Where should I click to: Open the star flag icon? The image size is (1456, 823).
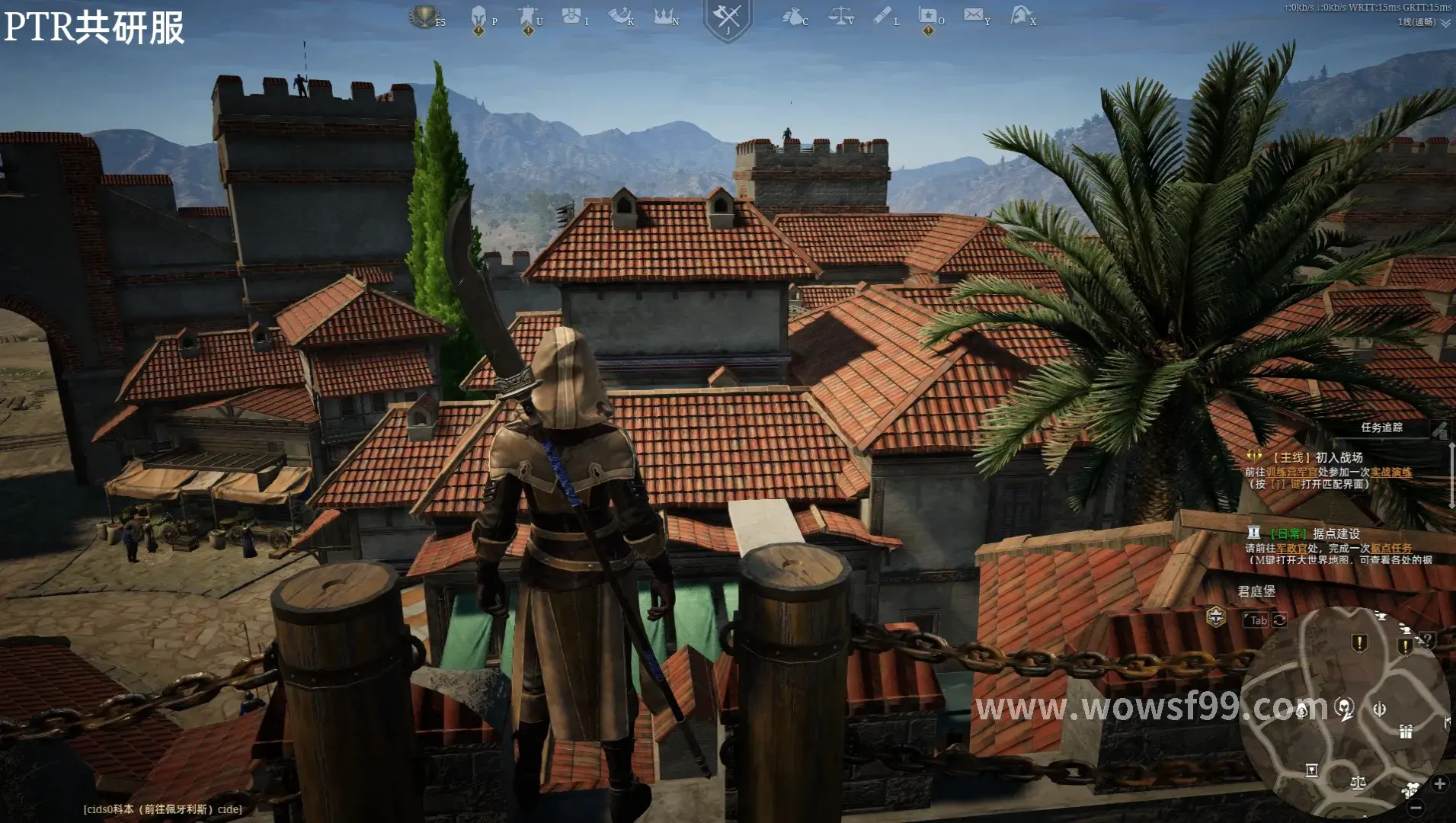click(x=927, y=17)
